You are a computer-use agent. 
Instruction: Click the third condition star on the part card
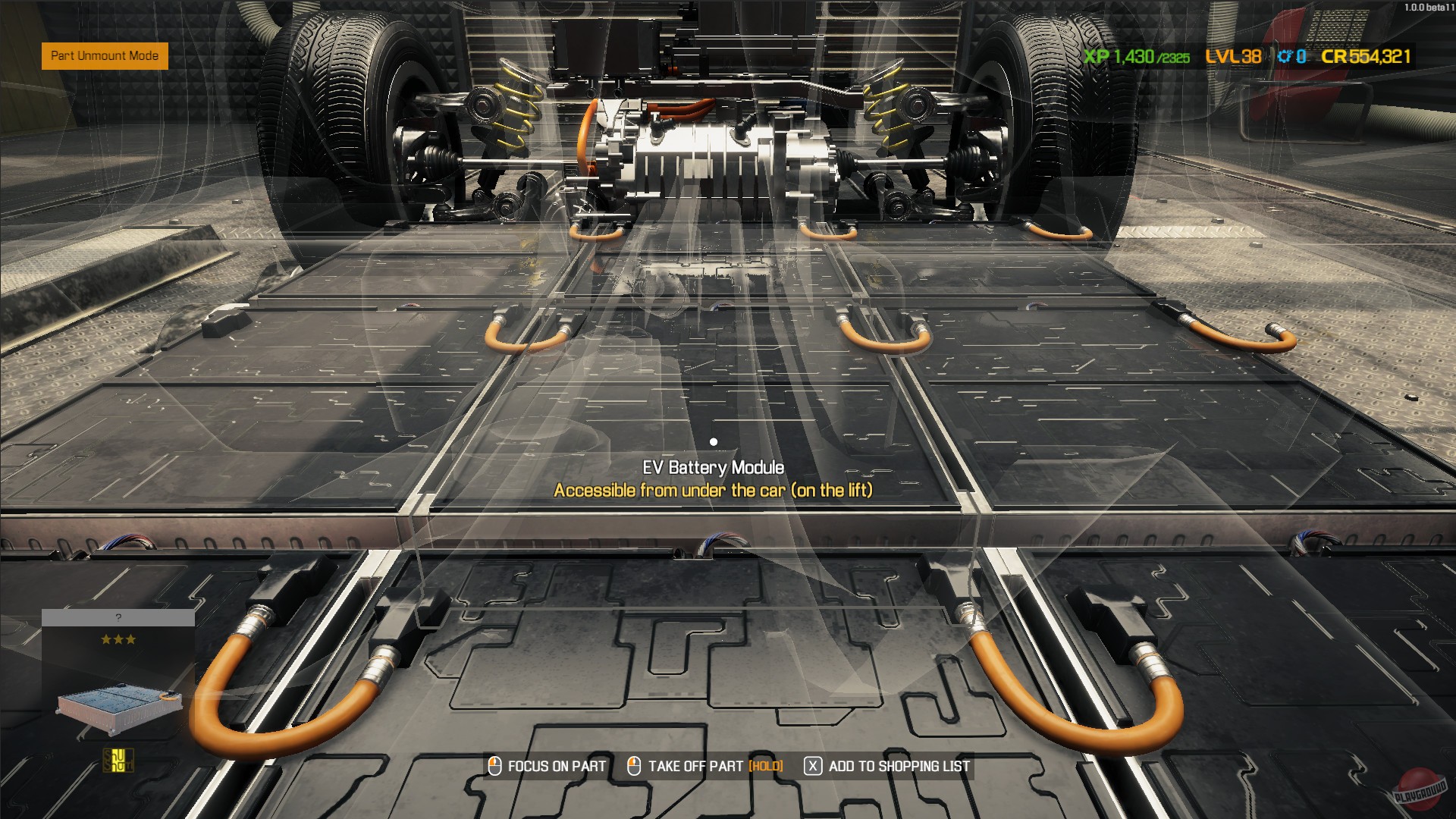(131, 639)
